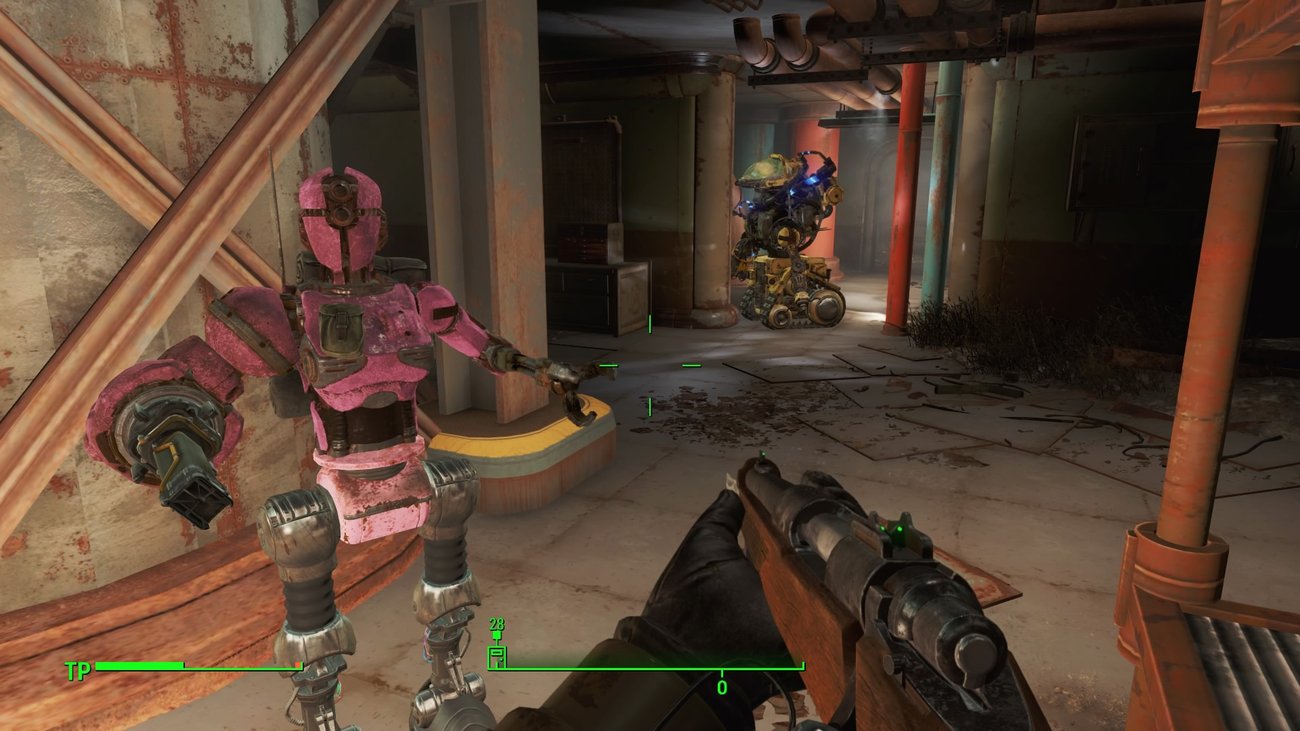The height and width of the screenshot is (731, 1300).
Task: Select the 0 heading marker on the compass
Action: point(721,687)
